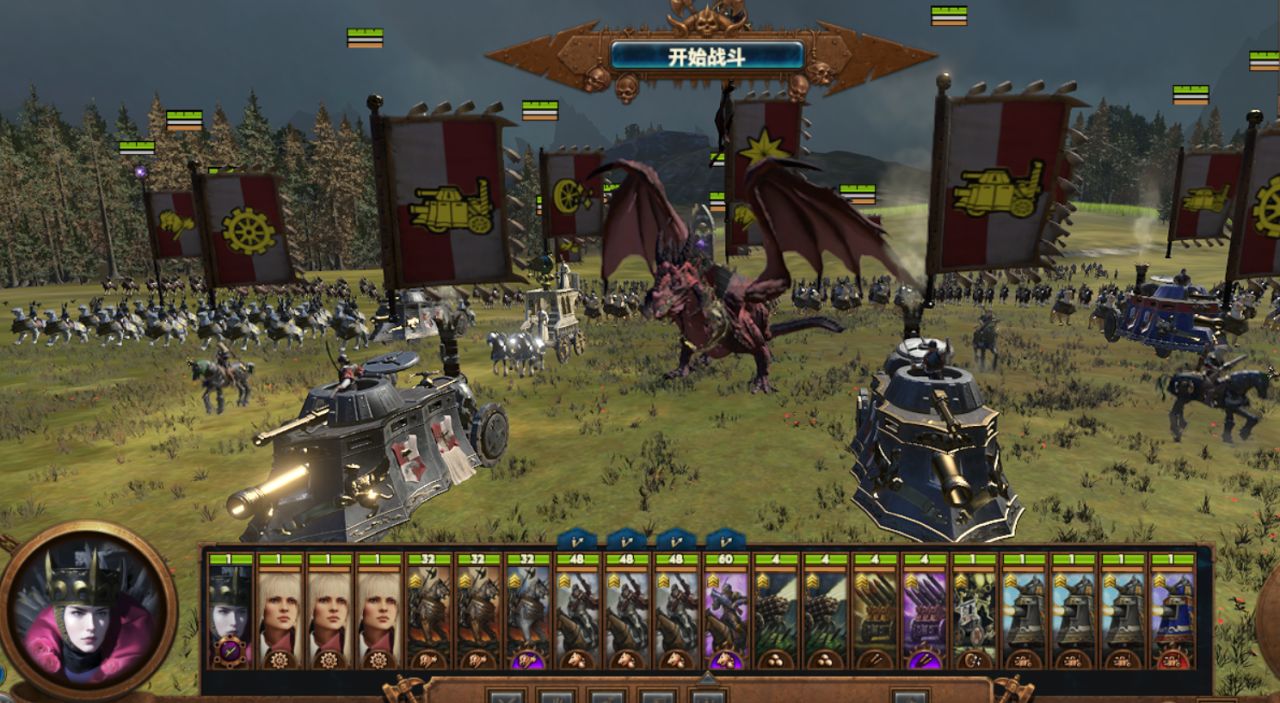The width and height of the screenshot is (1280, 703).
Task: Select the blue steam tank card with red badge
Action: (x=1171, y=610)
